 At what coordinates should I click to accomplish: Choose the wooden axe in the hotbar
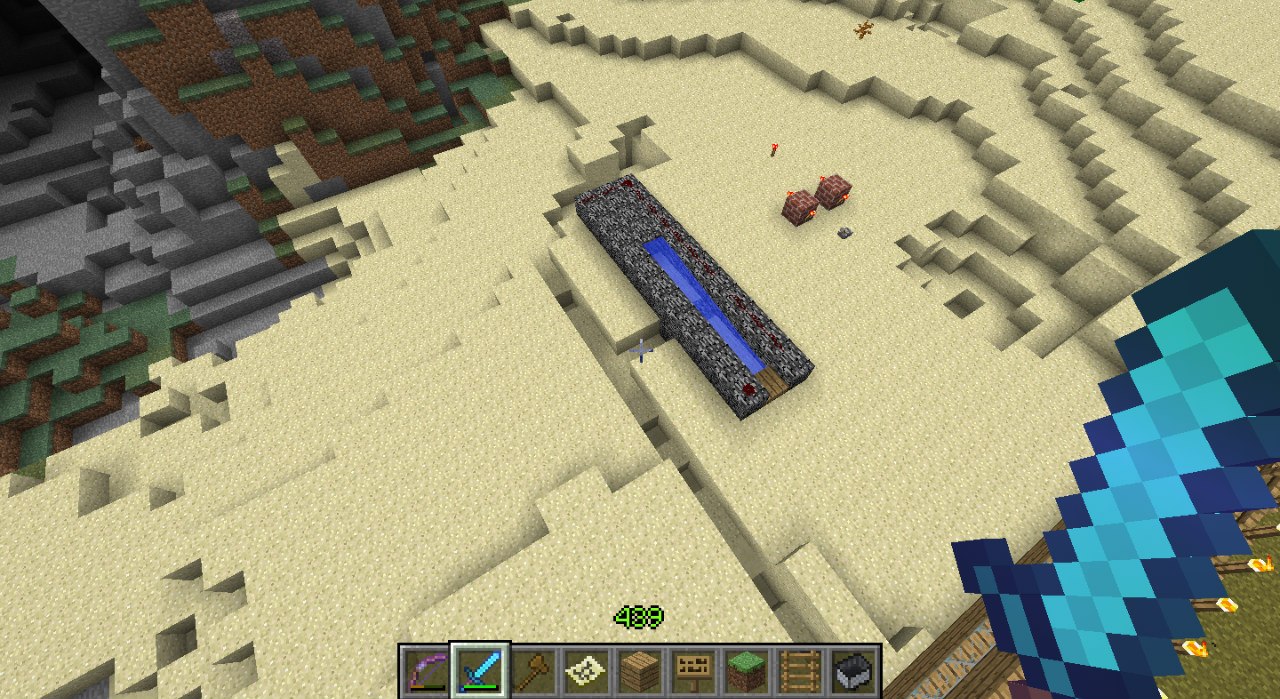pos(533,669)
